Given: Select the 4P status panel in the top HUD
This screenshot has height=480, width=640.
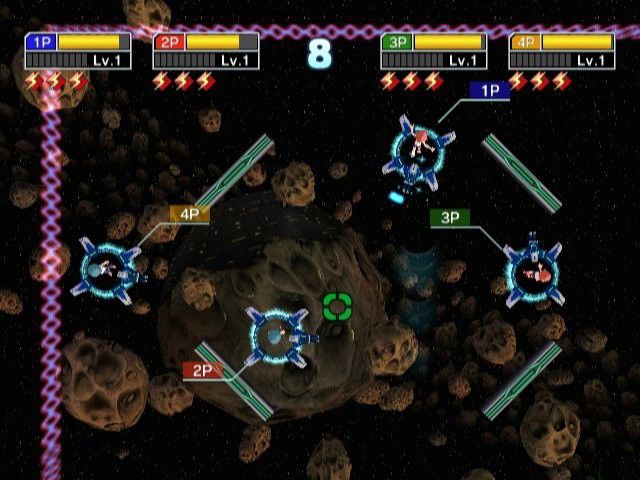Looking at the screenshot, I should (562, 51).
